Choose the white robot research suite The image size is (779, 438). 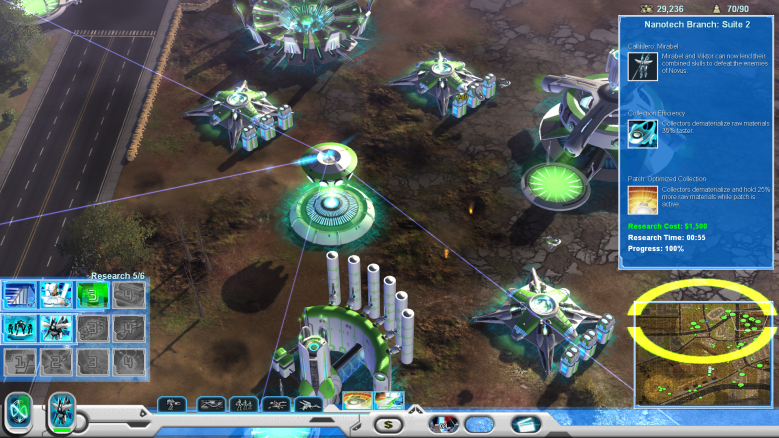click(x=55, y=295)
